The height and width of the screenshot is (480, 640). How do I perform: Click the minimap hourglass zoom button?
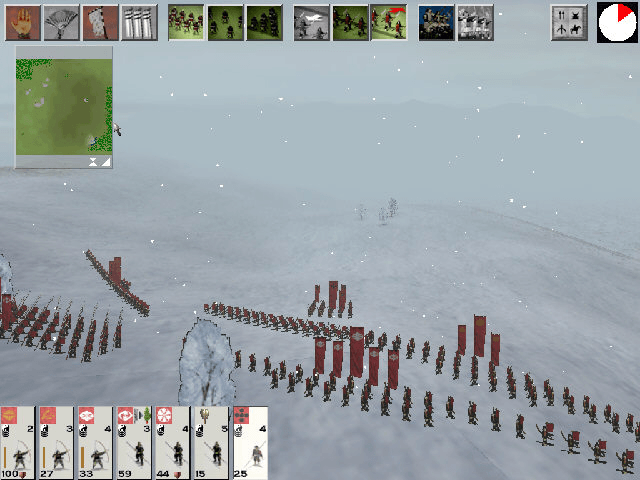click(92, 160)
